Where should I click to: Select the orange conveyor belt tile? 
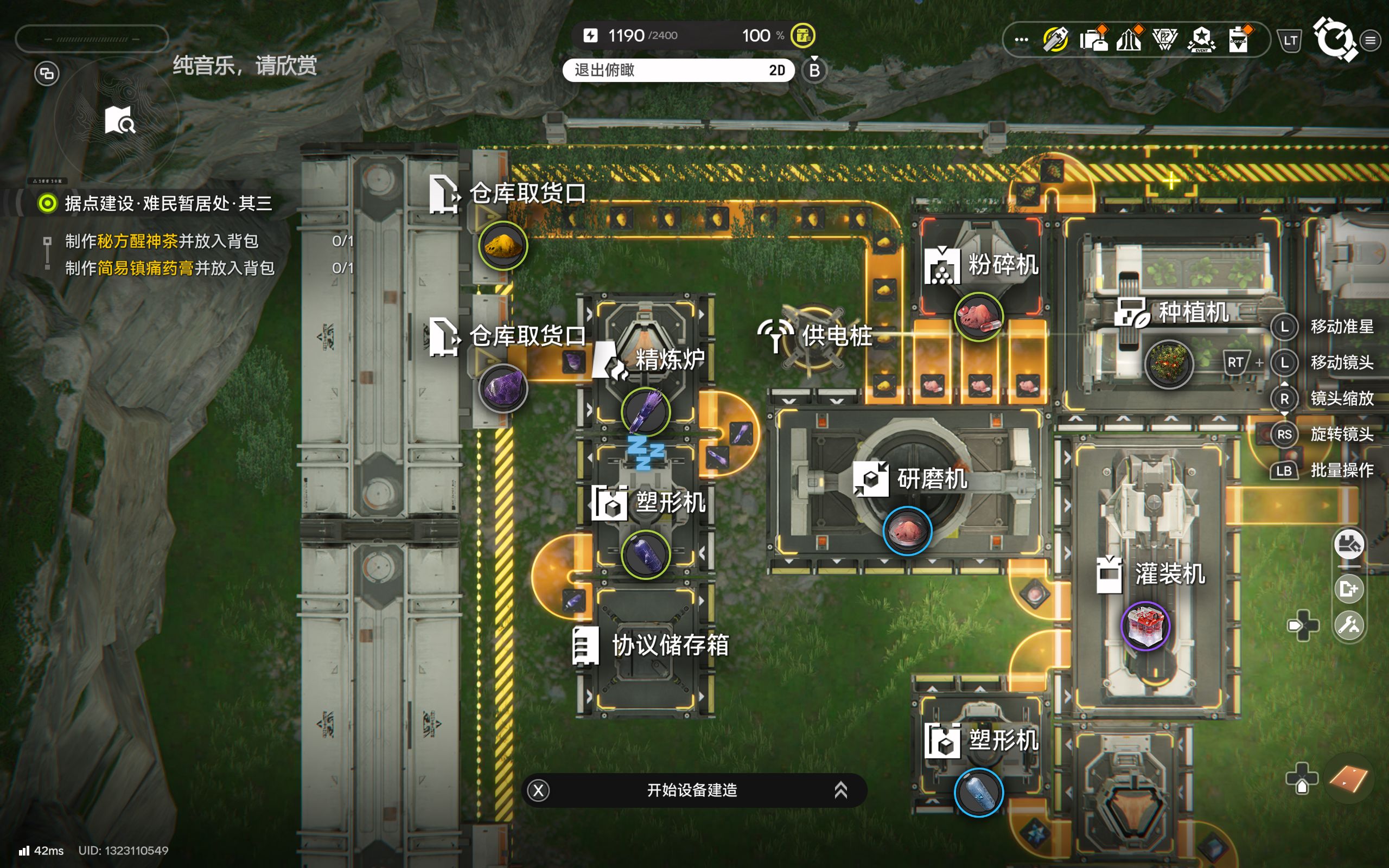(1347, 778)
